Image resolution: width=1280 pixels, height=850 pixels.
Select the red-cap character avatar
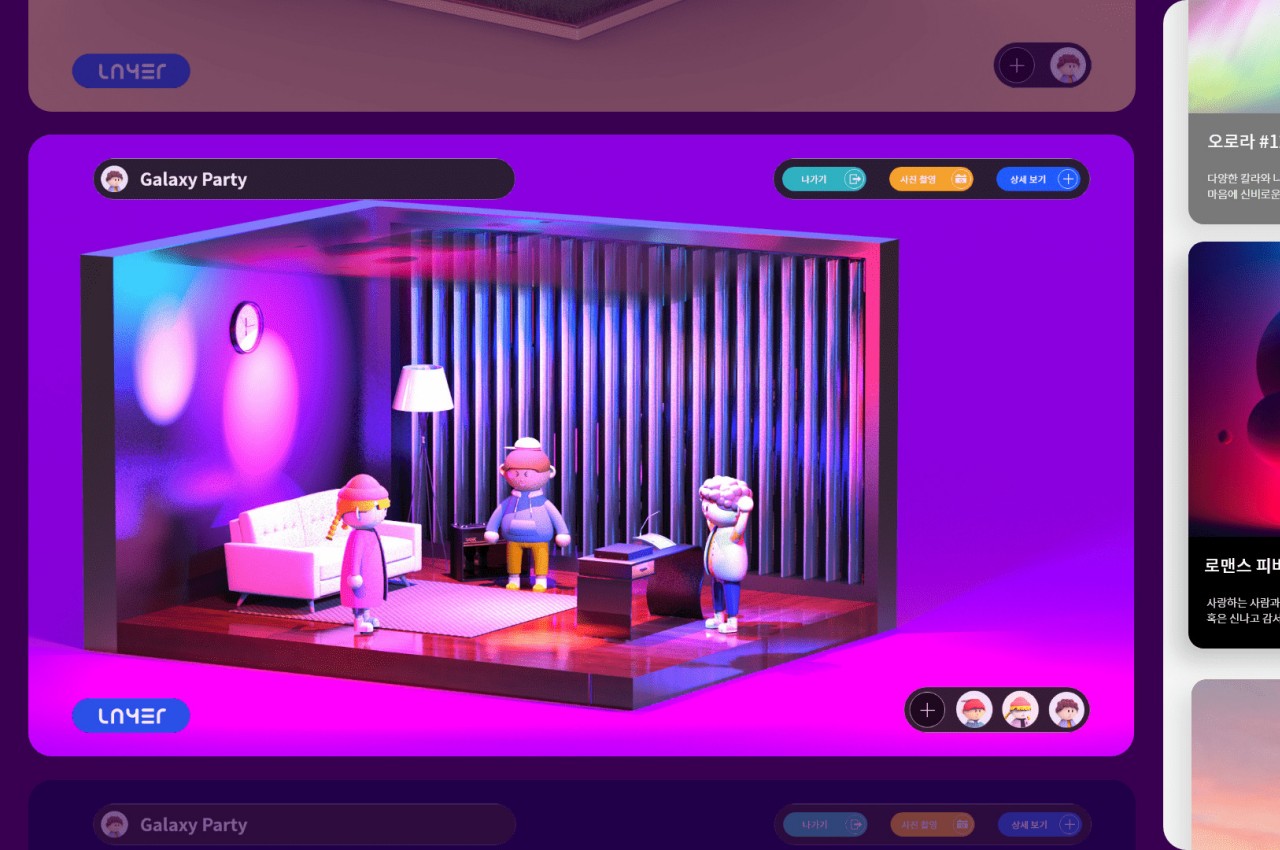[x=974, y=710]
